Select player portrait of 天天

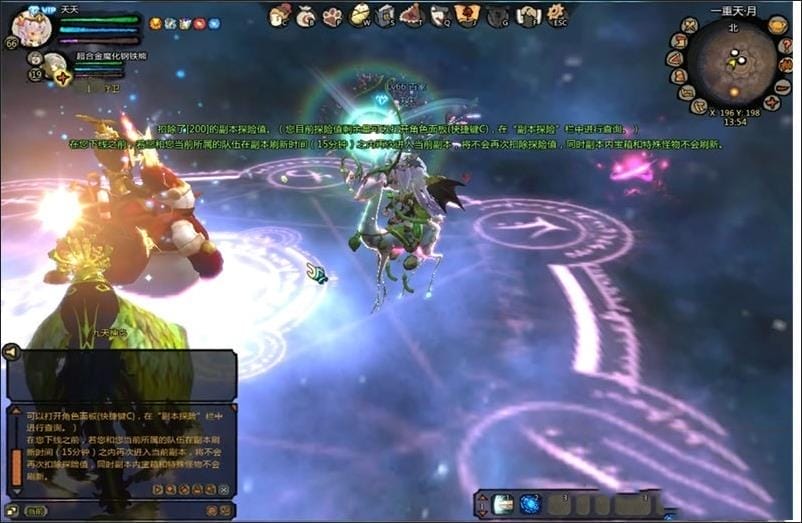pos(31,29)
